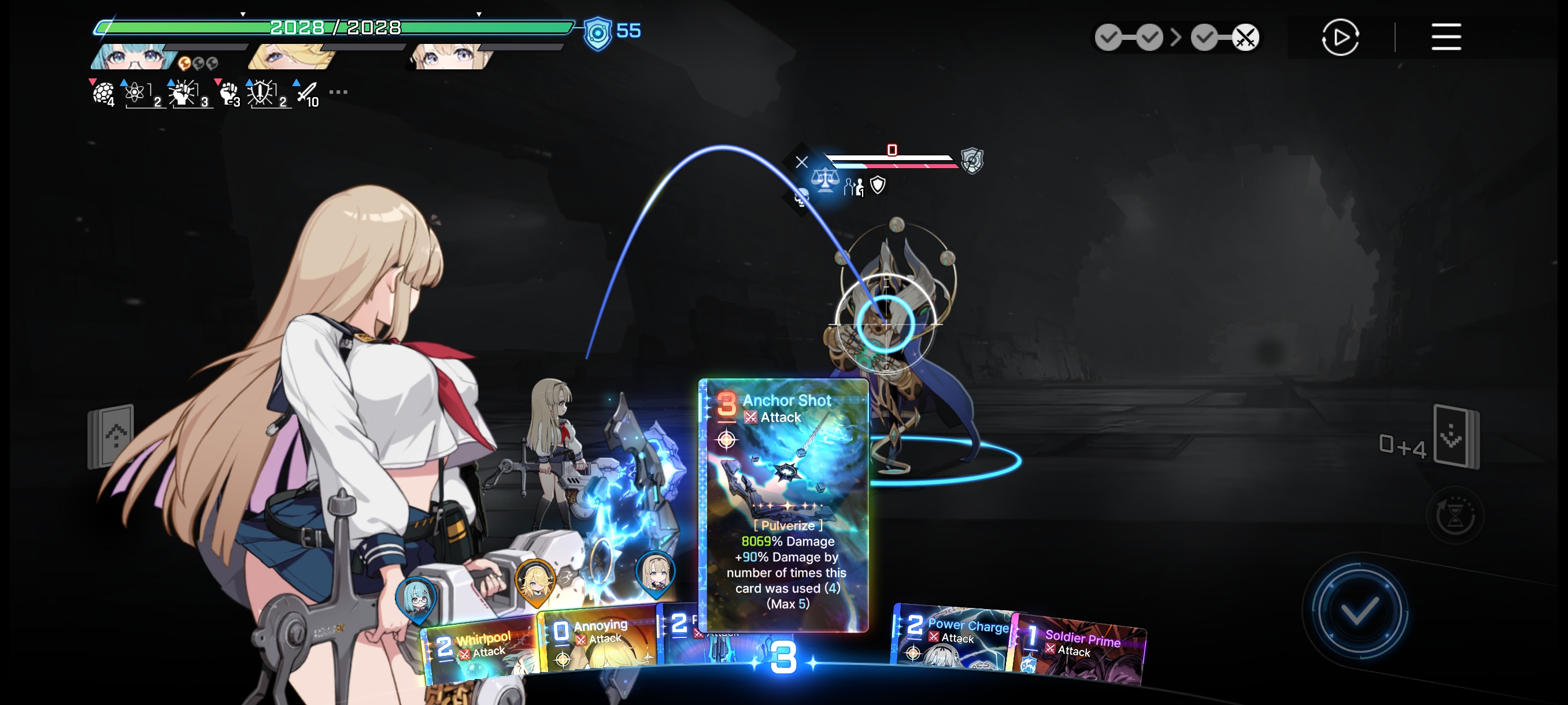This screenshot has width=1568, height=705.
Task: Open the hamburger menu
Action: point(1445,37)
